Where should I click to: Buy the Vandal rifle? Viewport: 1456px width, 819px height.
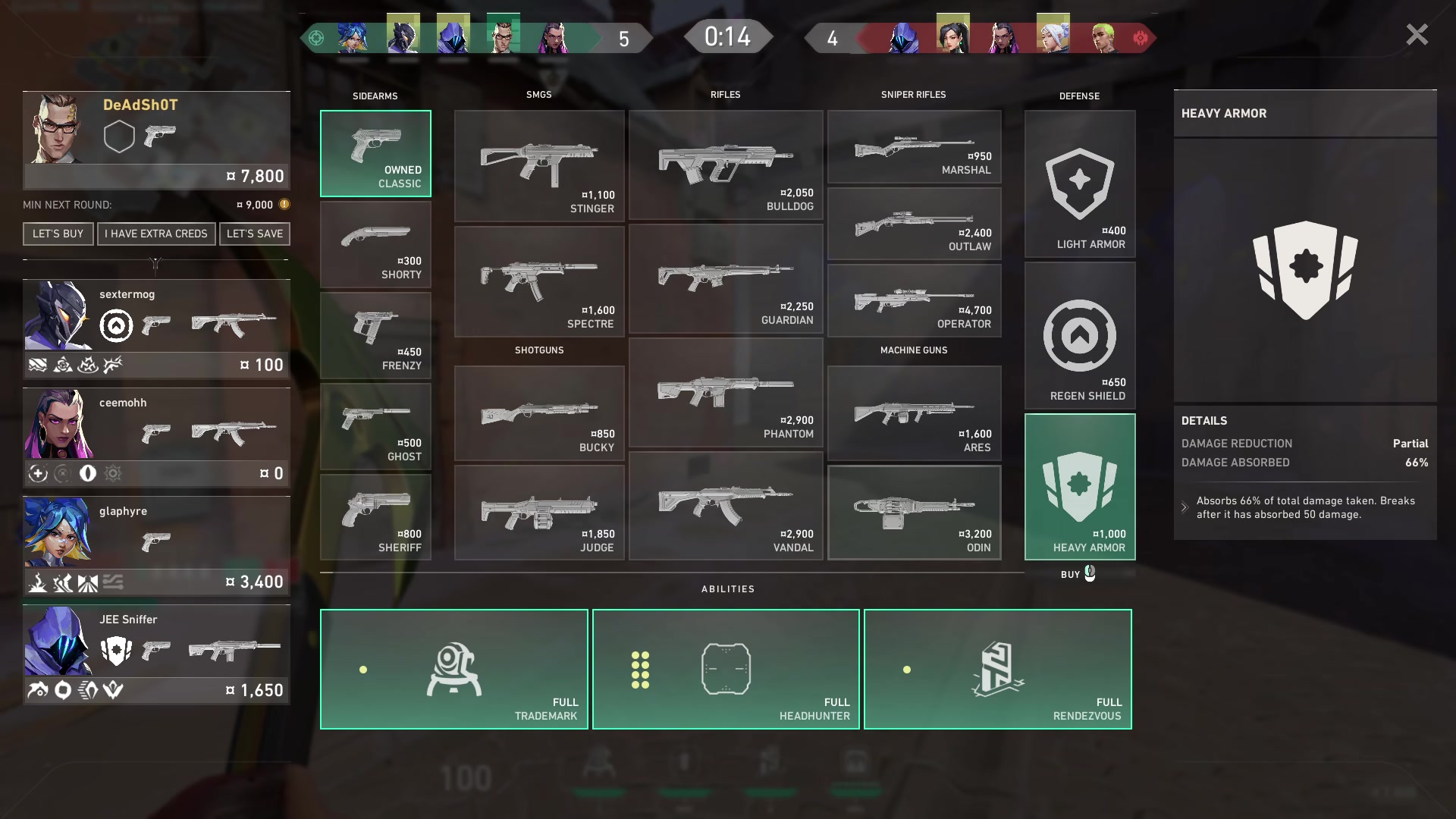[x=725, y=507]
